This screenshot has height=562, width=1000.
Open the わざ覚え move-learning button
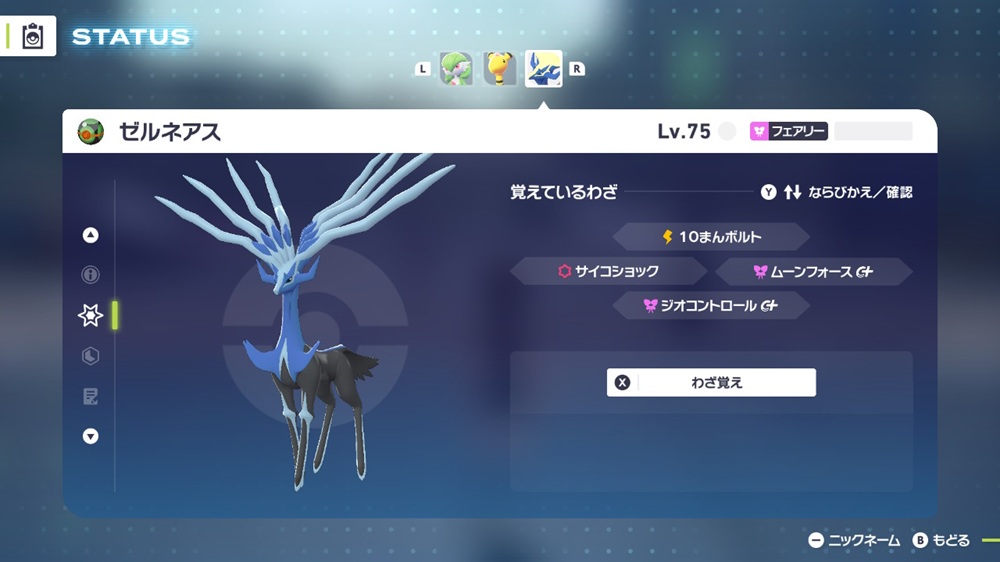[x=711, y=382]
